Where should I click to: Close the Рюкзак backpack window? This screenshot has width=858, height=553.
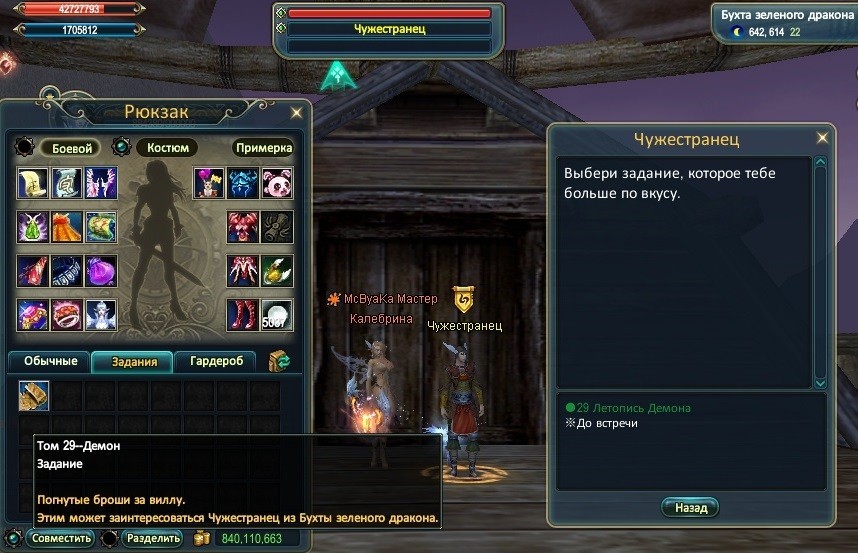[x=296, y=111]
